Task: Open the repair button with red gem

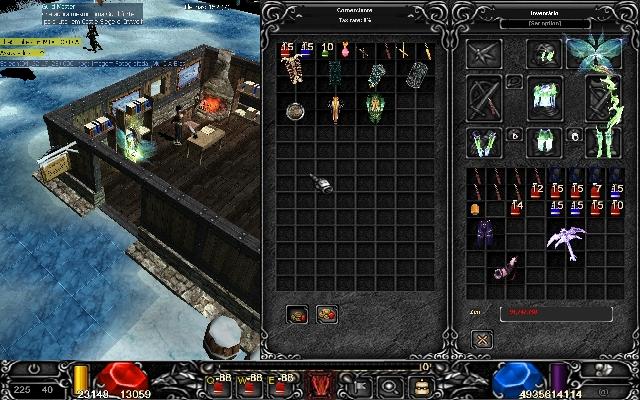Action: 327,314
